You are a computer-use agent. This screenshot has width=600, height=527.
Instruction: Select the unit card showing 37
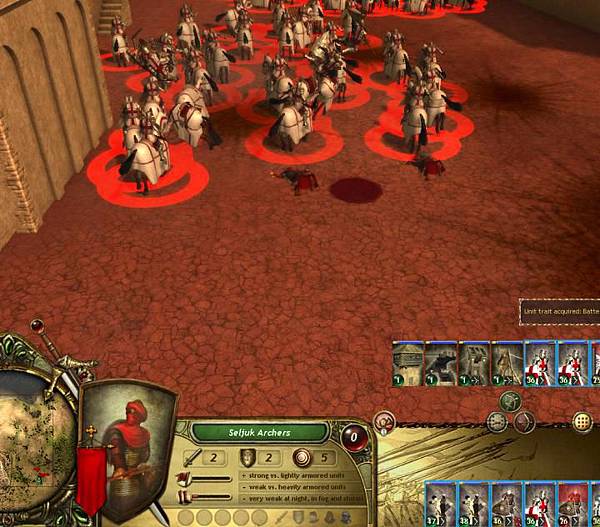[x=439, y=502]
